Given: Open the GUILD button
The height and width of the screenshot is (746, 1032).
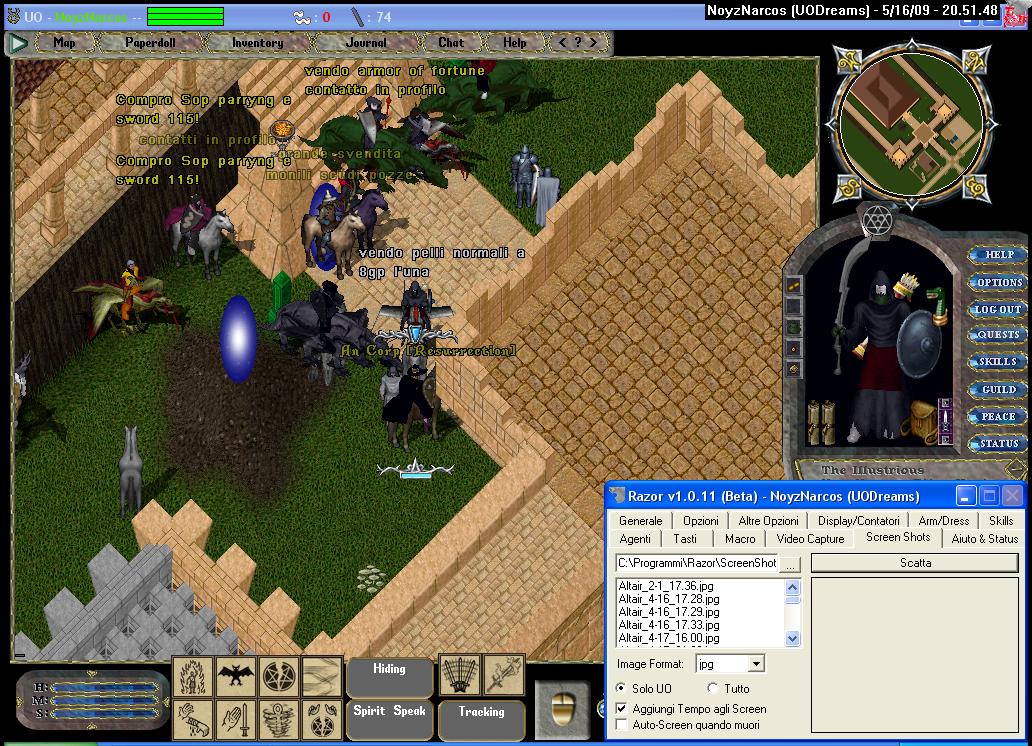Looking at the screenshot, I should (x=999, y=389).
